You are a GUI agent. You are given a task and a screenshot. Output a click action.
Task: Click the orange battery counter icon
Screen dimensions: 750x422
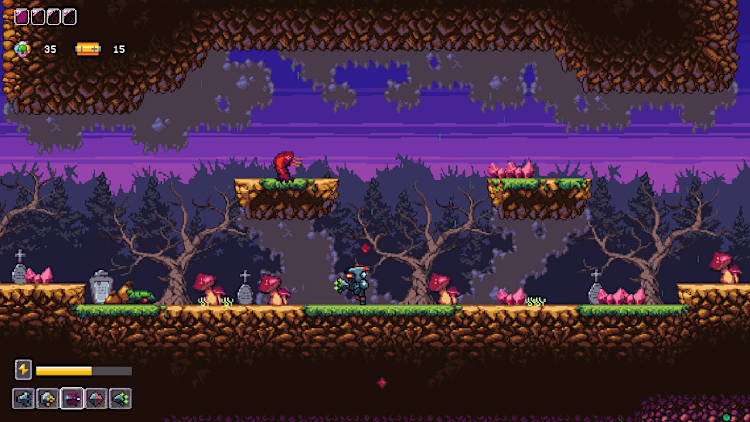[x=88, y=48]
